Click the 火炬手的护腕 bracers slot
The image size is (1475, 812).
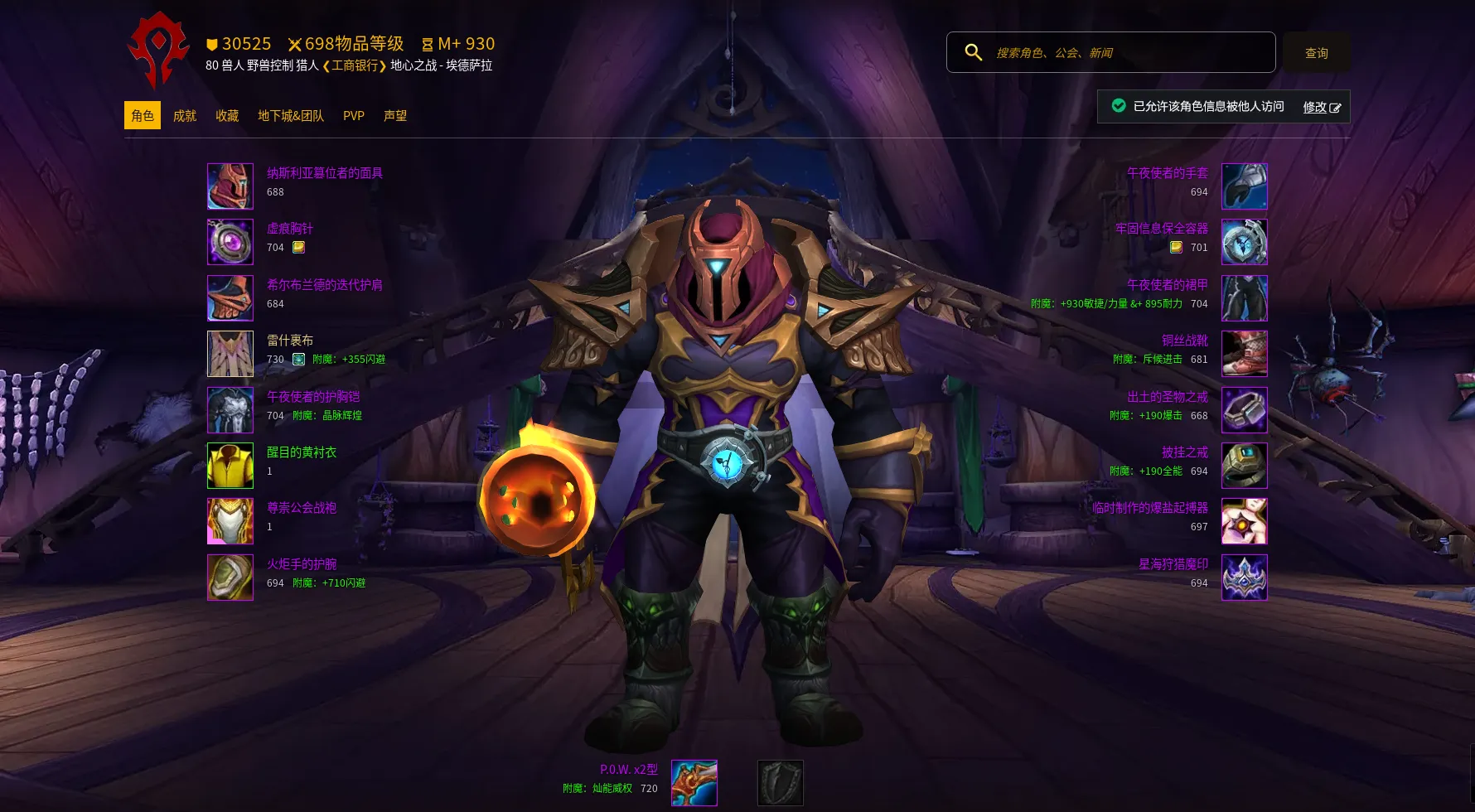230,578
